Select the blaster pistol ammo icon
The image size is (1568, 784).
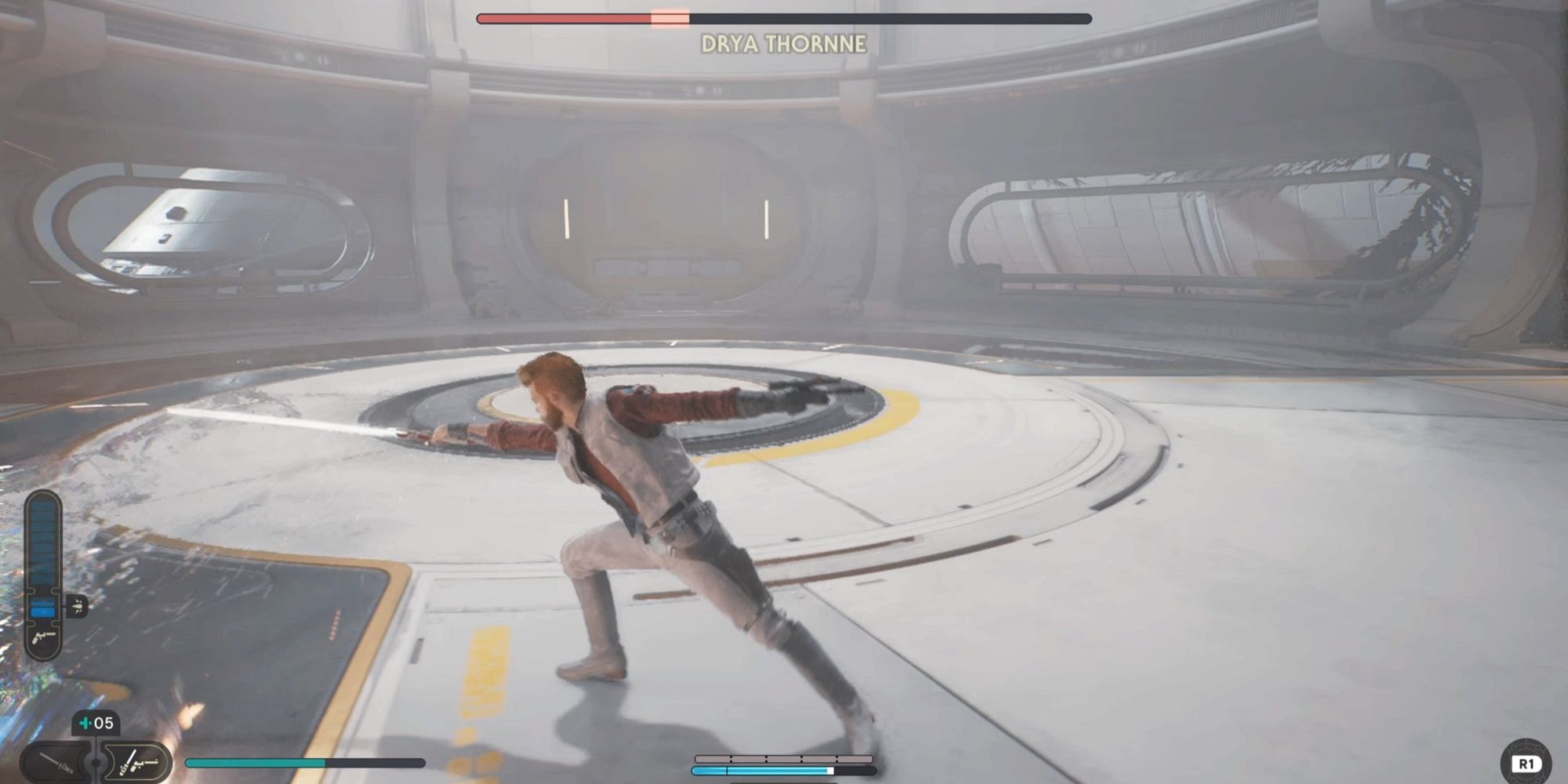click(x=42, y=637)
